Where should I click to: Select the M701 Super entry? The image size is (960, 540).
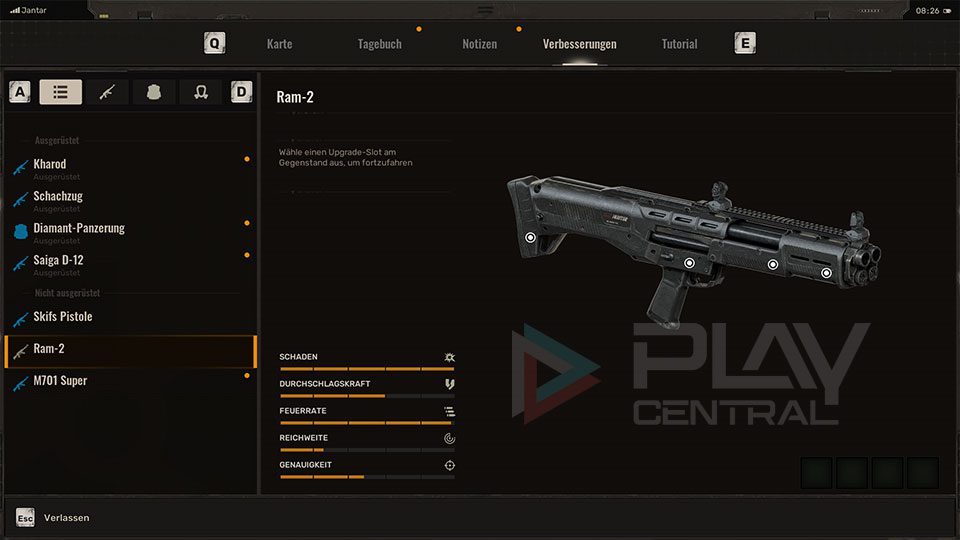pyautogui.click(x=60, y=381)
